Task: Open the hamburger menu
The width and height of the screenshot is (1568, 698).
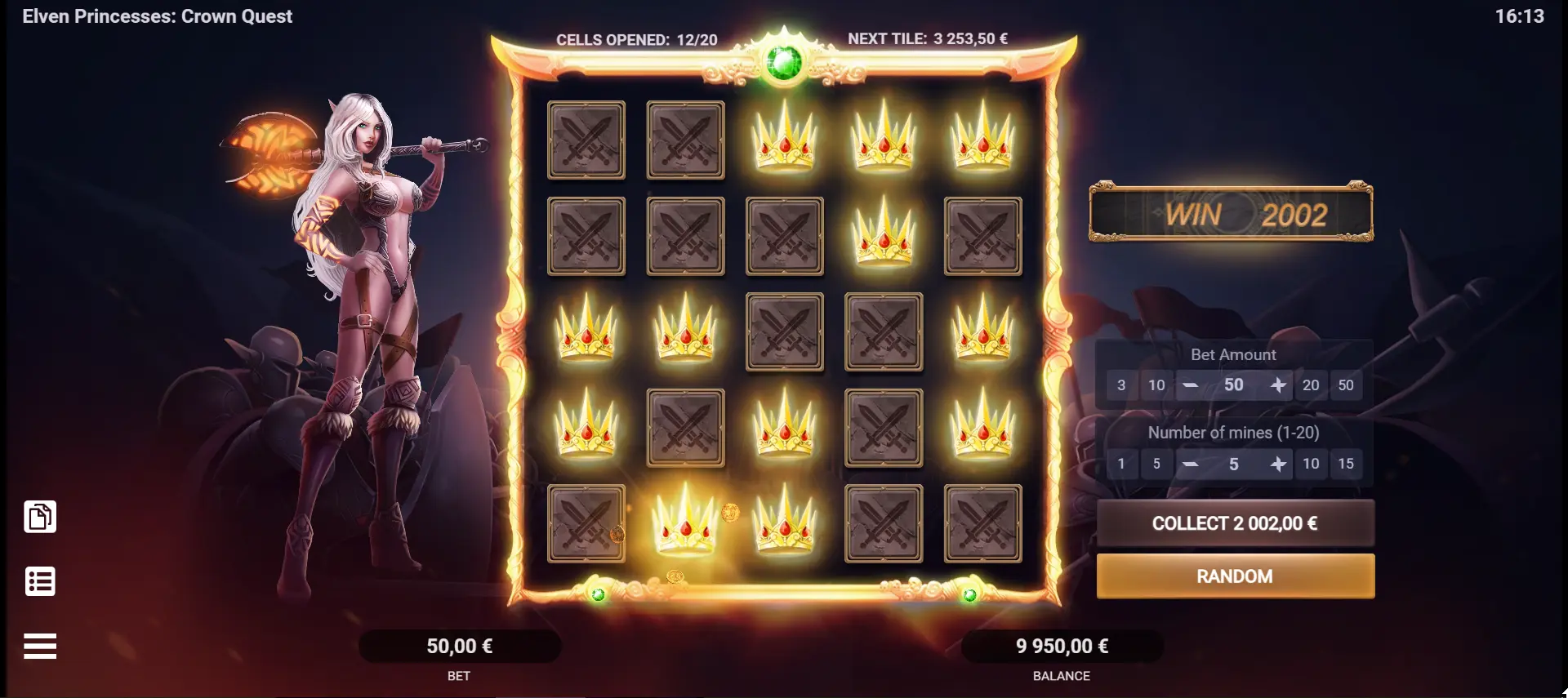Action: point(40,646)
